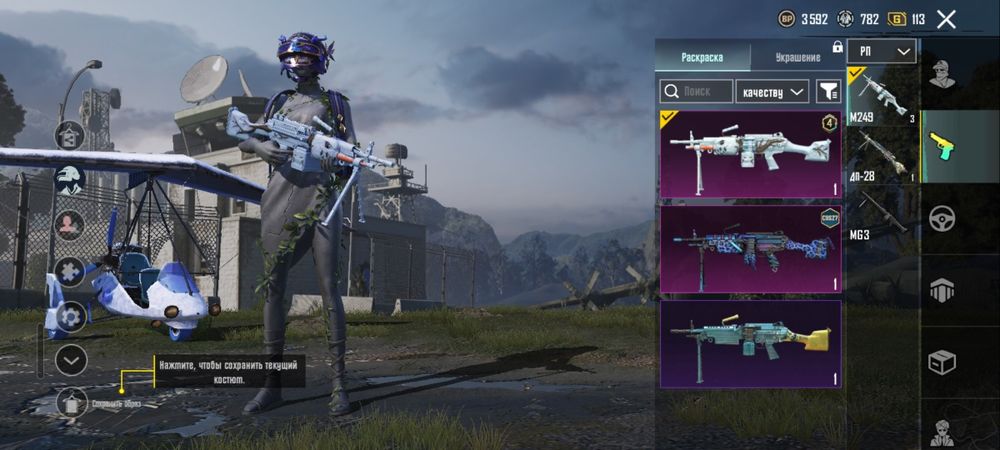The width and height of the screenshot is (1000, 450).
Task: Choose the blue leopard-pattern M249 skin
Action: tap(750, 248)
